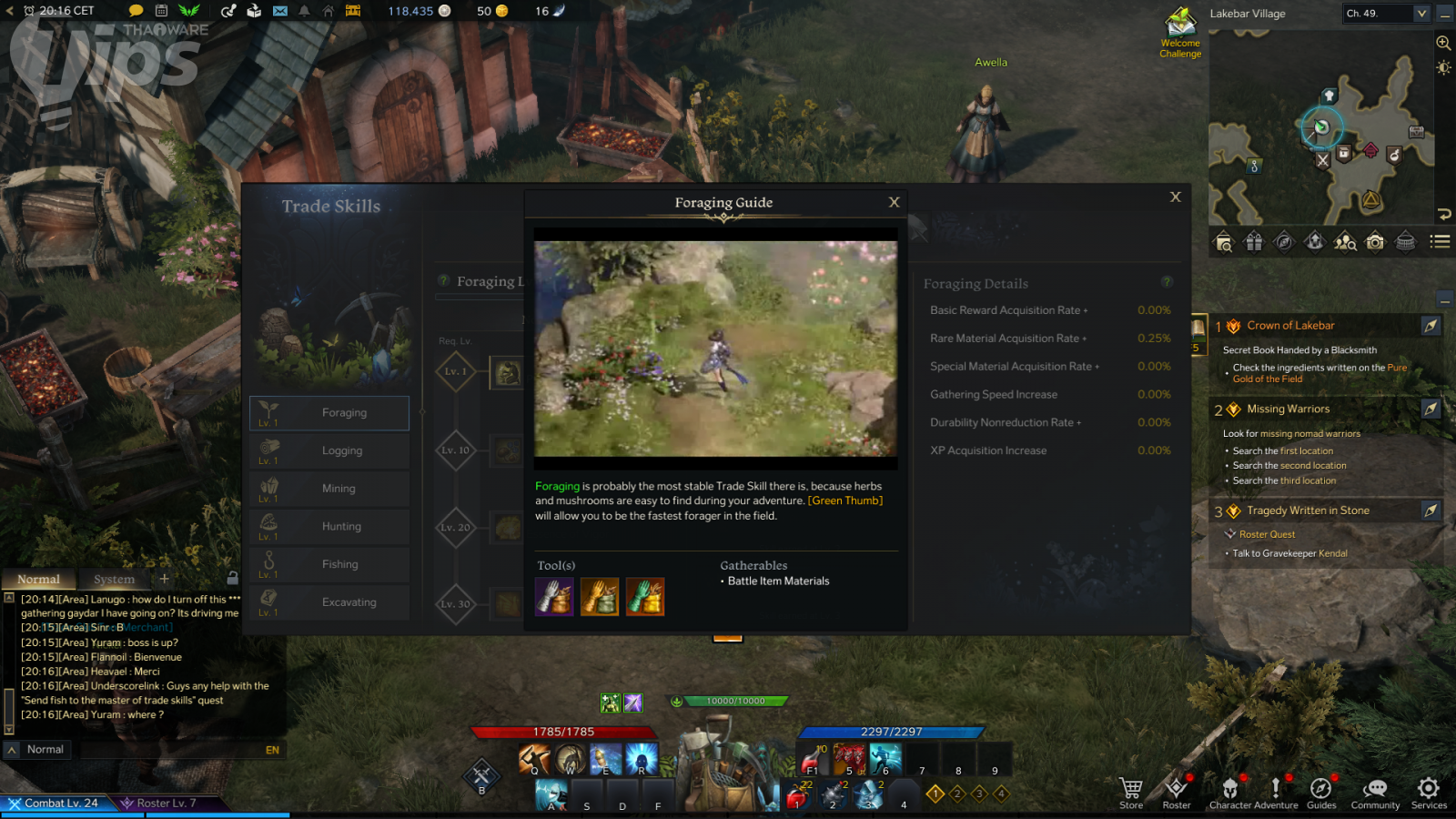Viewport: 1456px width, 819px height.
Task: Open the Guides menu
Action: pos(1321,793)
